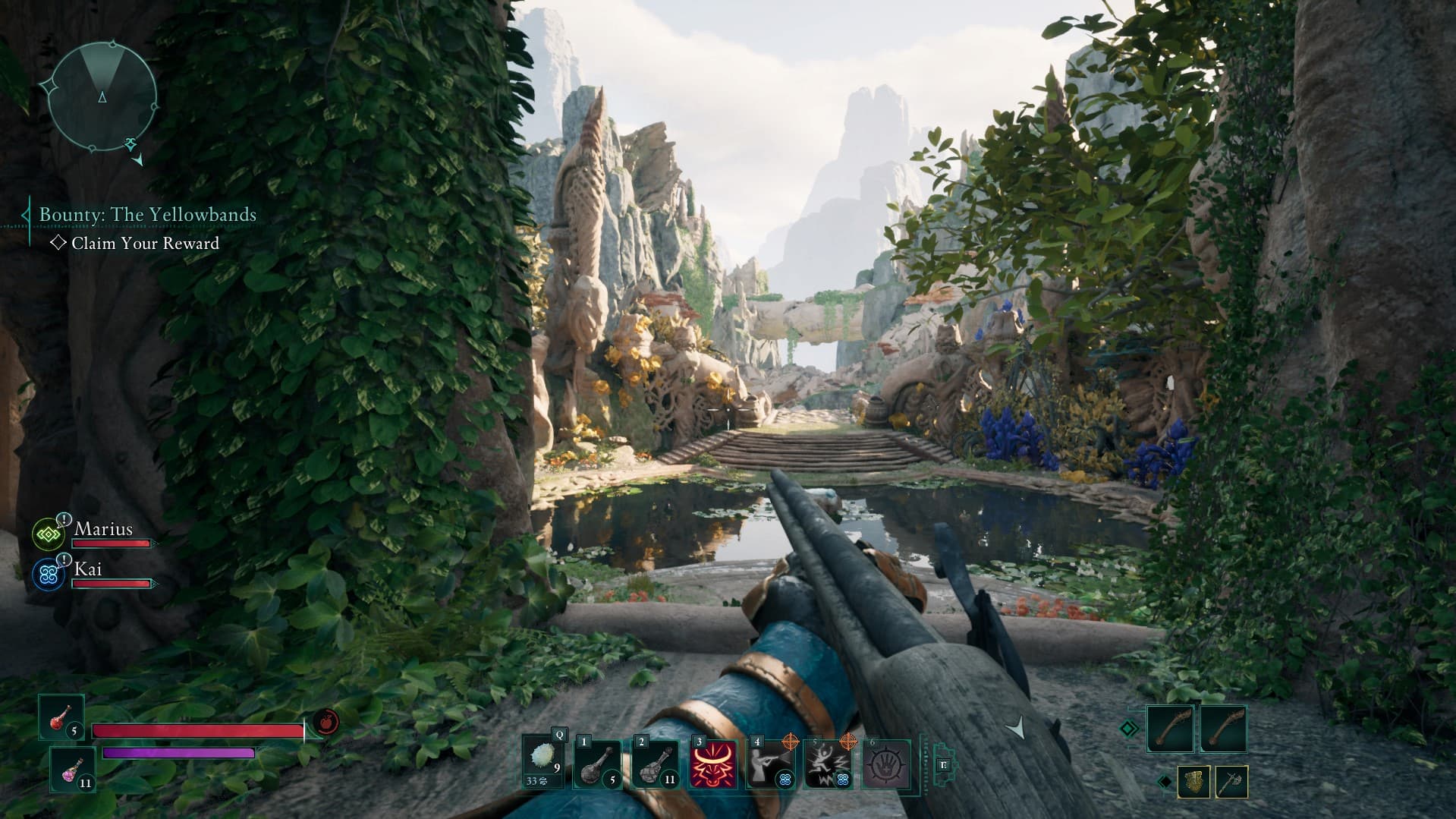Image resolution: width=1456 pixels, height=819 pixels.
Task: Use the pink essence potion slot
Action: tap(73, 769)
